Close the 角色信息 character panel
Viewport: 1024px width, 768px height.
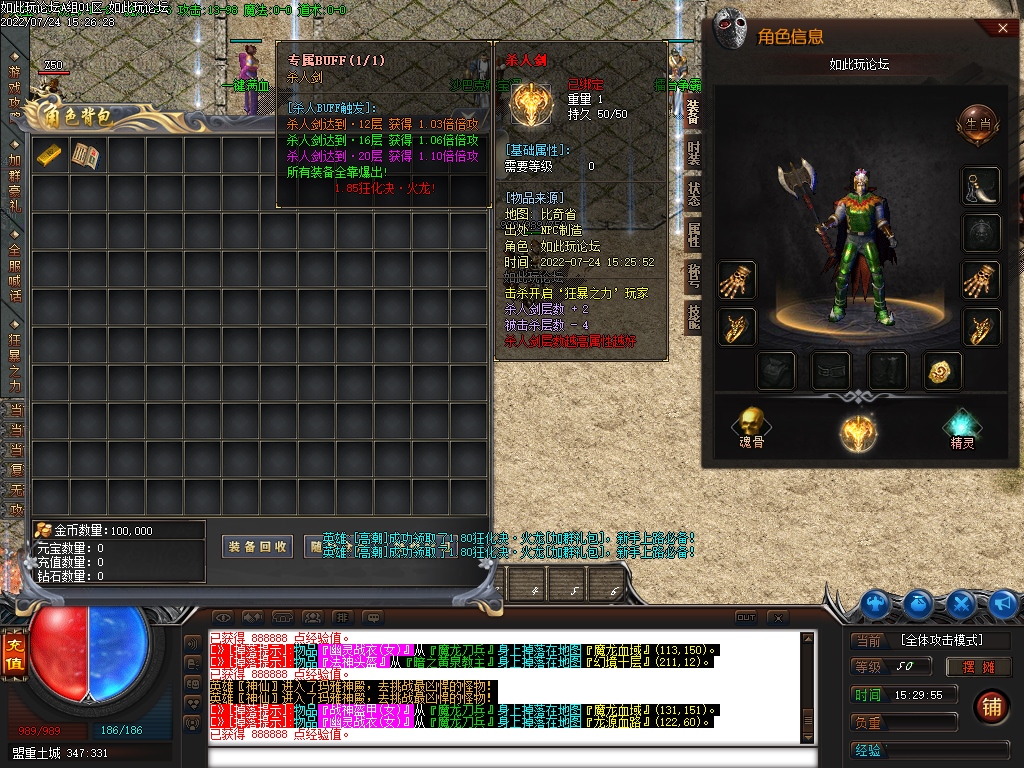(1003, 29)
